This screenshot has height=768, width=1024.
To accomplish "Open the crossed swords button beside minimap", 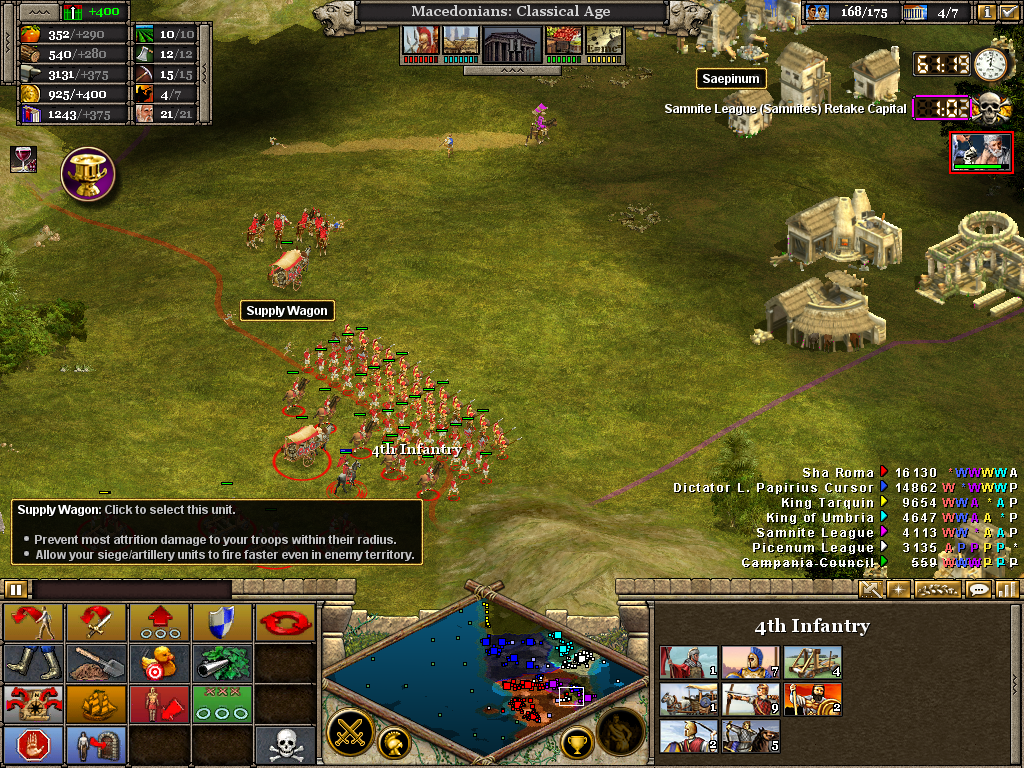I will tap(351, 732).
